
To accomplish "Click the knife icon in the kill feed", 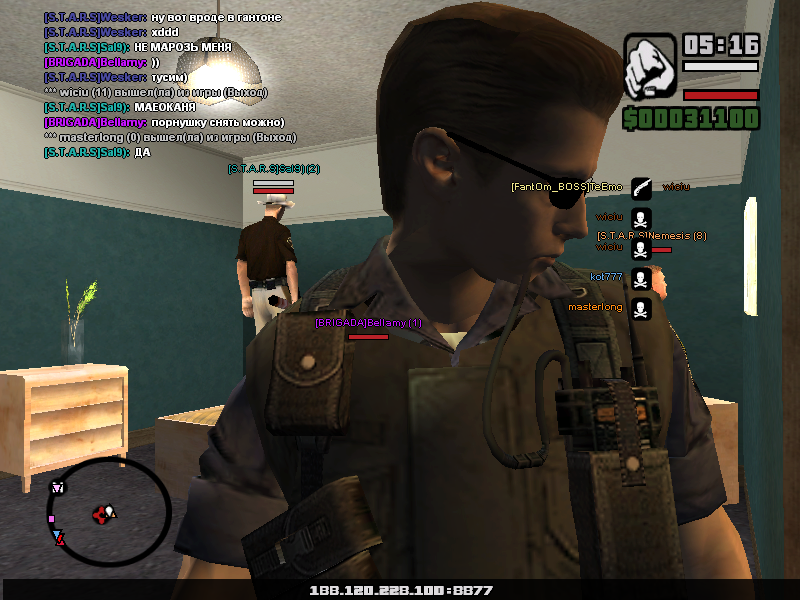I will coord(641,188).
